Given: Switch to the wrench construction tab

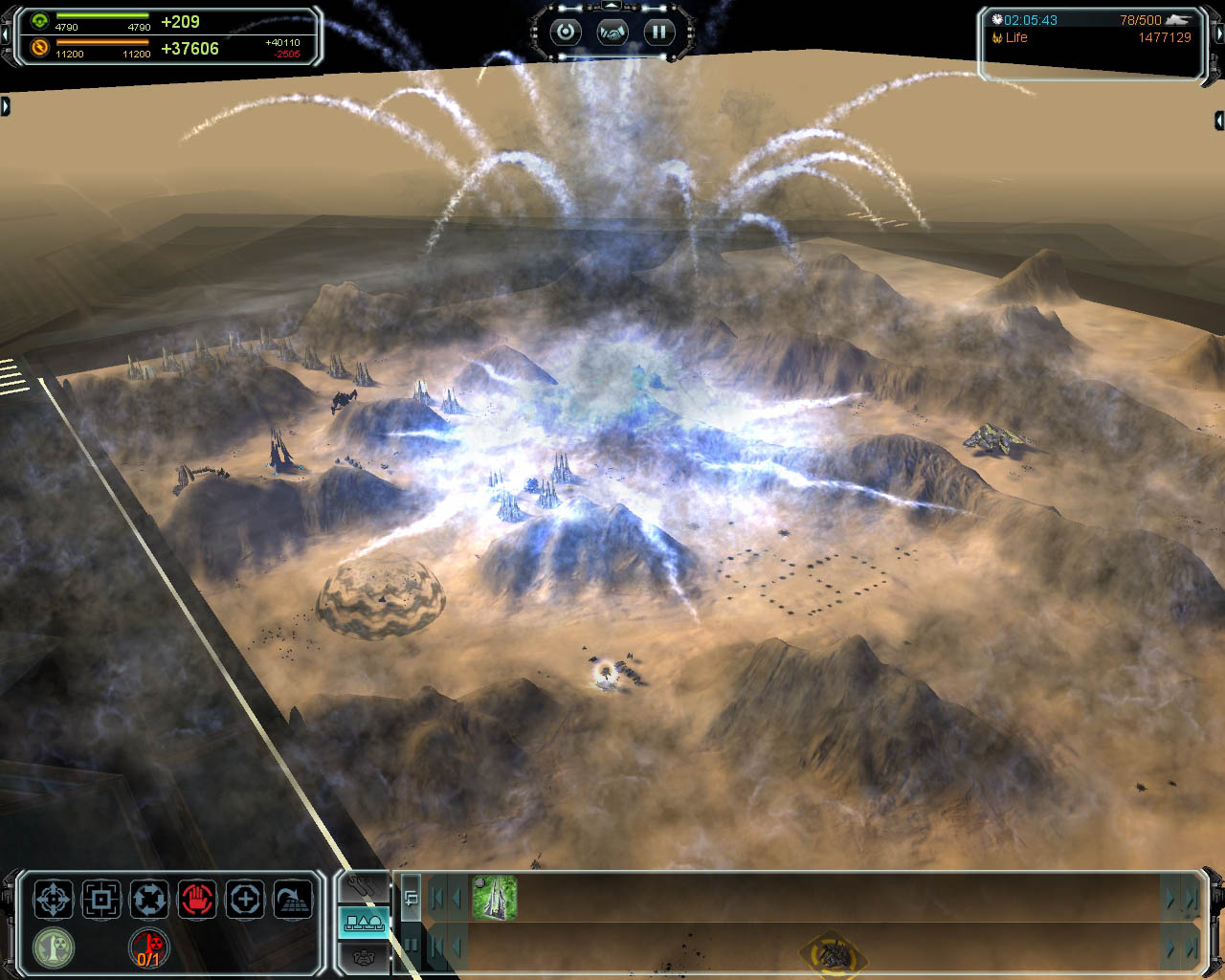Looking at the screenshot, I should (364, 887).
